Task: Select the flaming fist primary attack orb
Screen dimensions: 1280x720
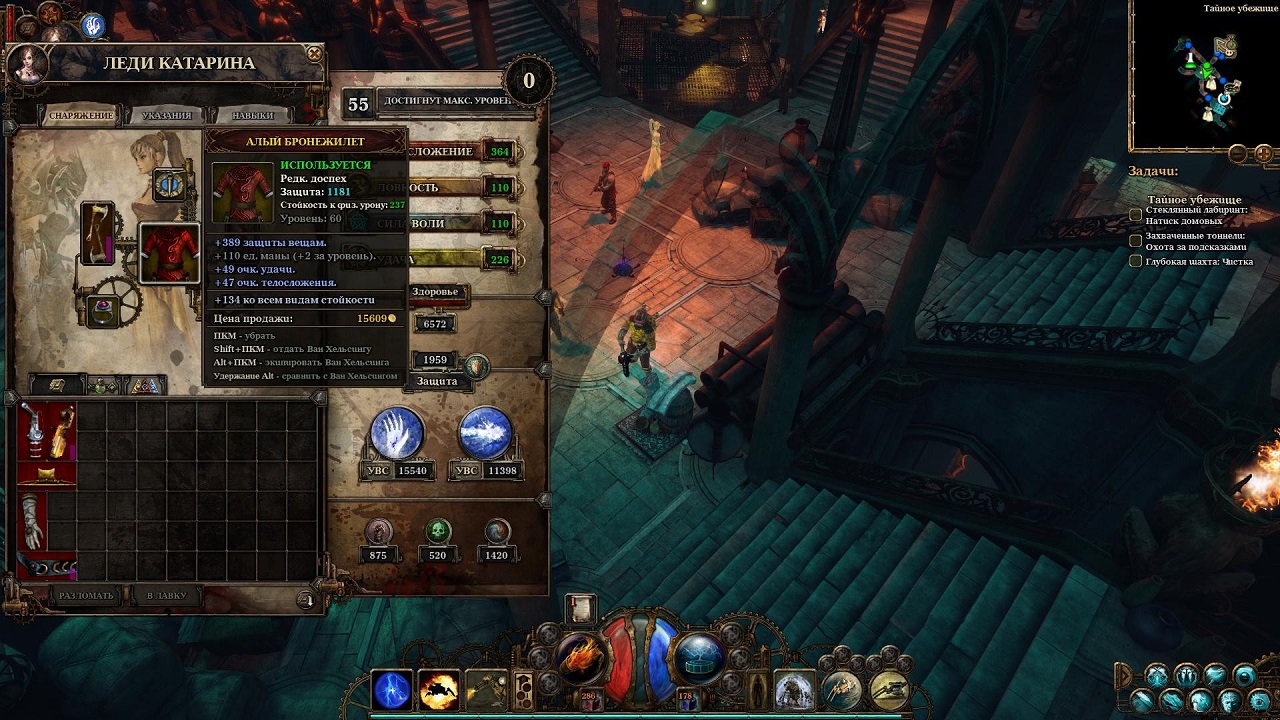Action: tap(580, 658)
